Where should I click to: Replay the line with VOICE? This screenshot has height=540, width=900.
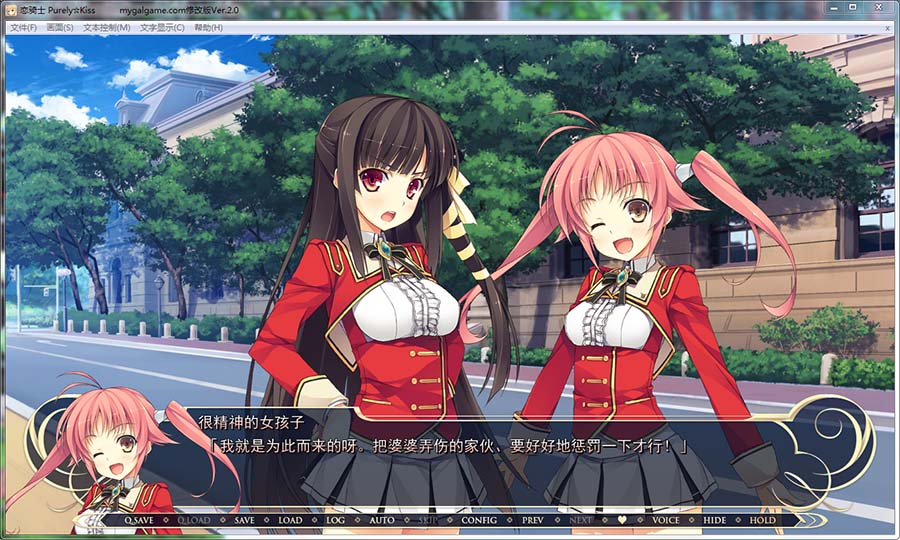click(x=665, y=520)
